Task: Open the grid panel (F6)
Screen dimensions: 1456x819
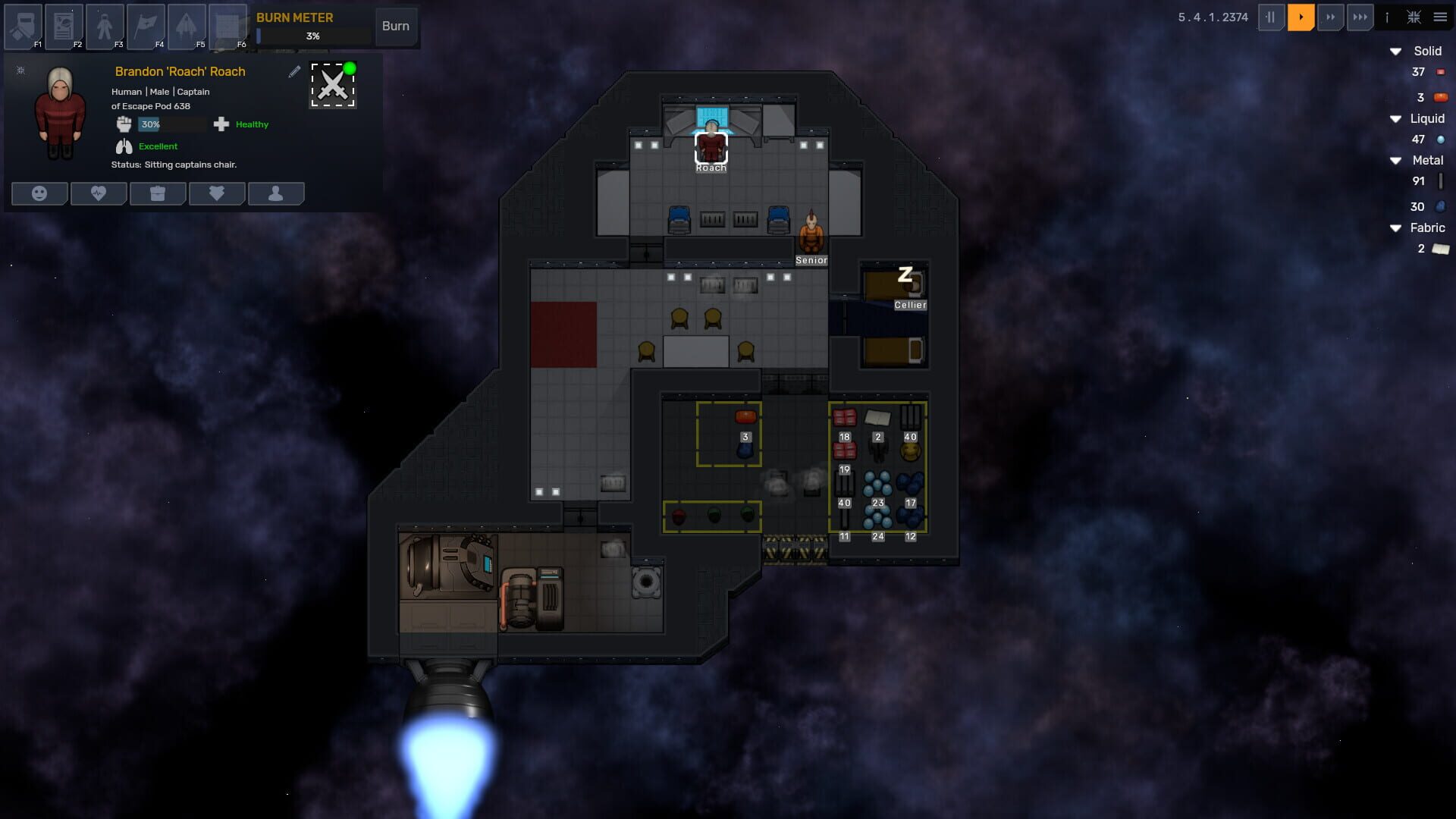Action: coord(227,27)
